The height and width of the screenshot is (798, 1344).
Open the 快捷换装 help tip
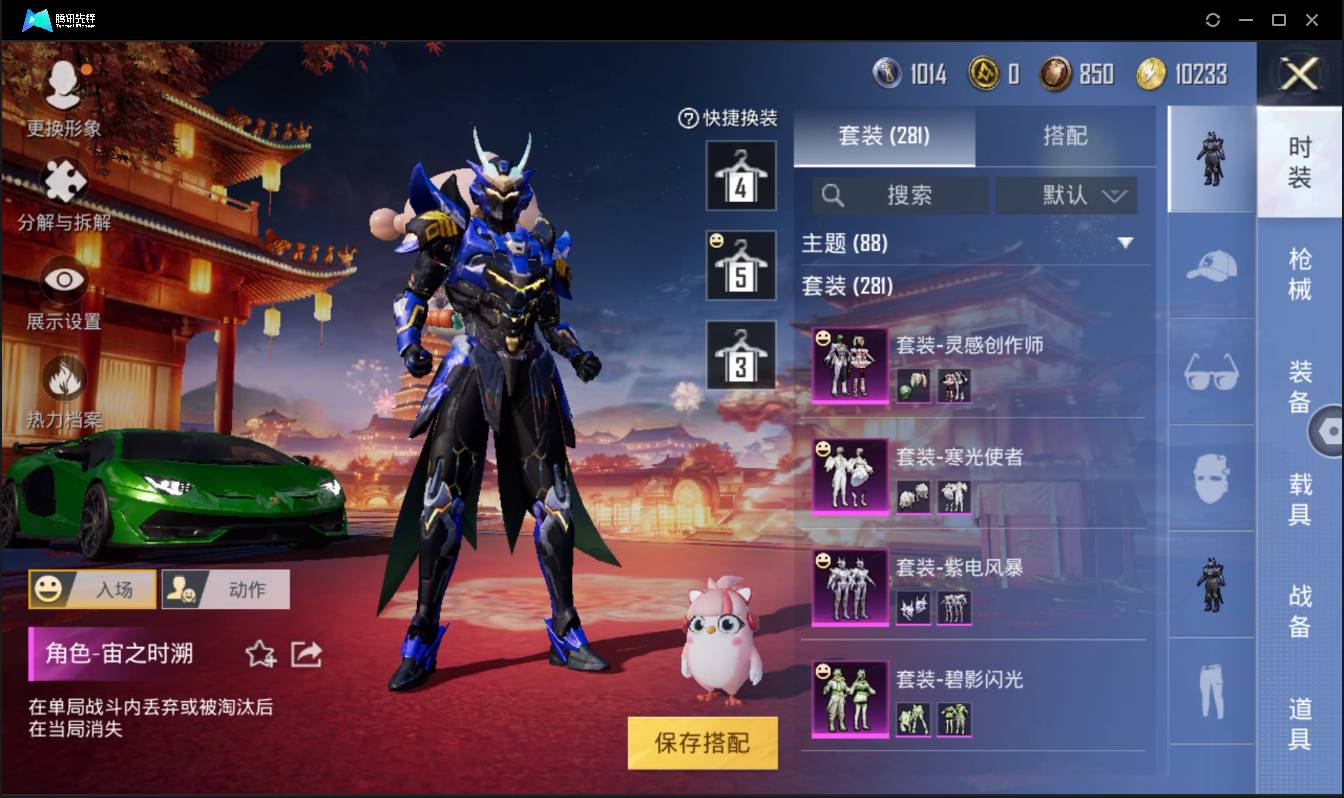tap(687, 119)
